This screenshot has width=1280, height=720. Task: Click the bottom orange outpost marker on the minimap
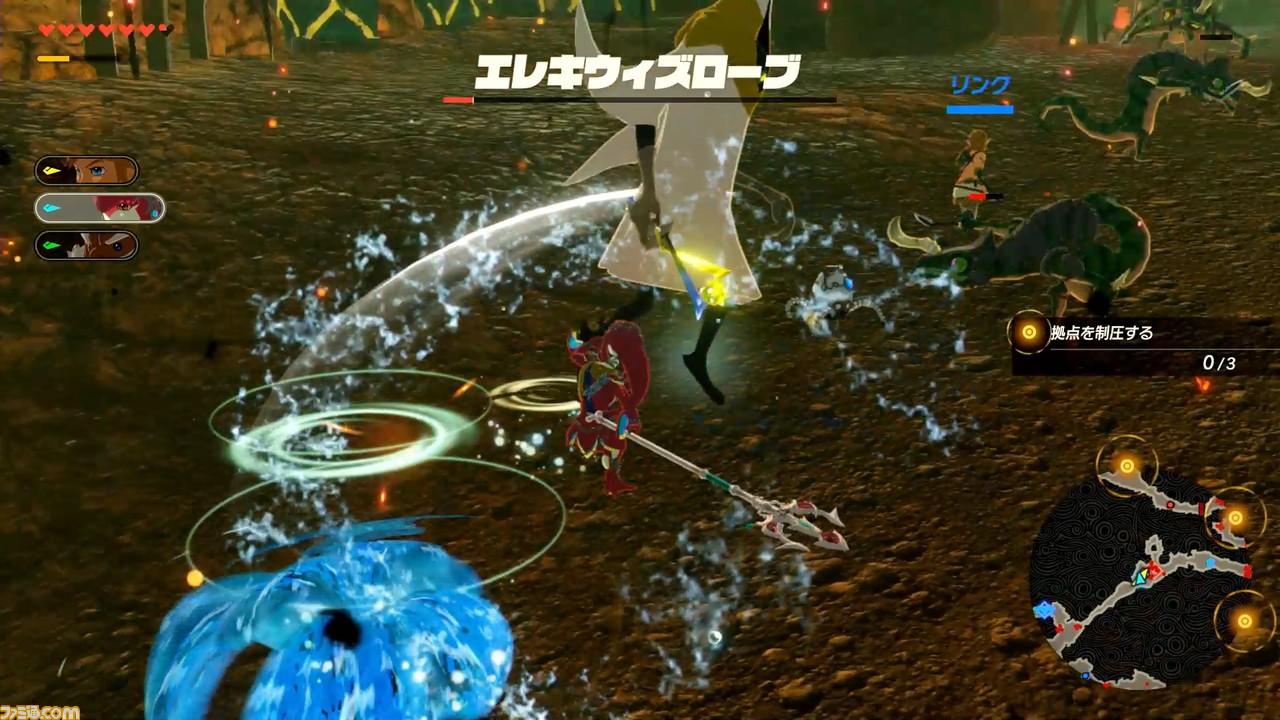(x=1243, y=619)
